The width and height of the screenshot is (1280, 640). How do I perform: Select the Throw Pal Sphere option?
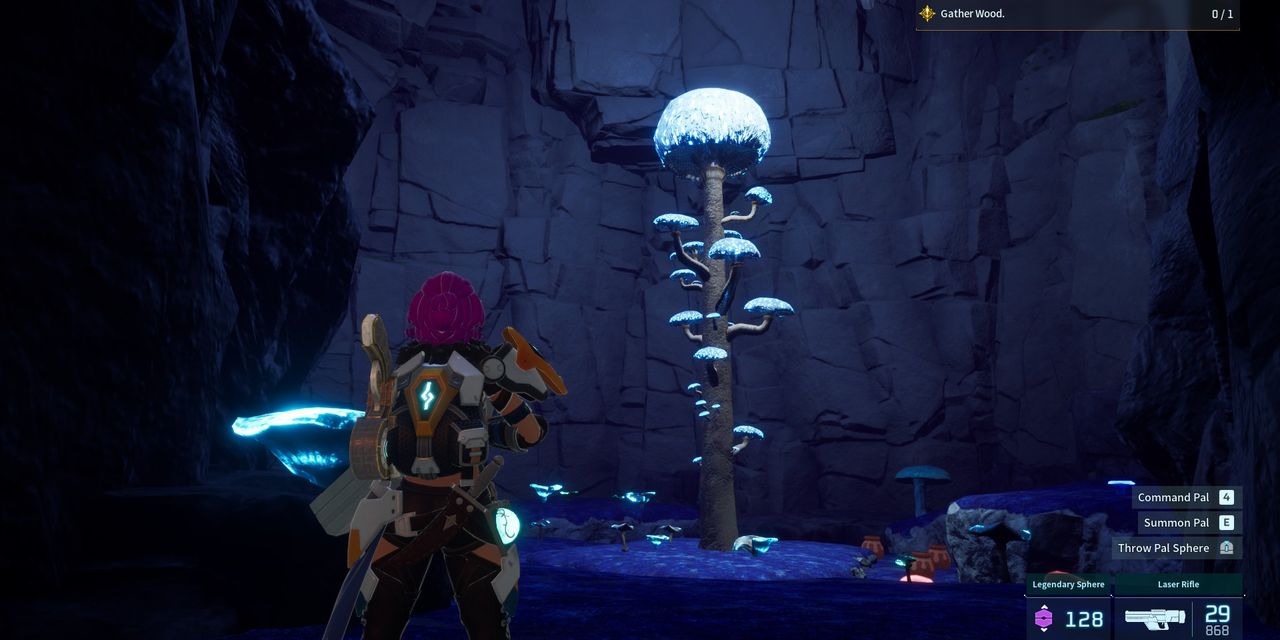pos(1176,548)
